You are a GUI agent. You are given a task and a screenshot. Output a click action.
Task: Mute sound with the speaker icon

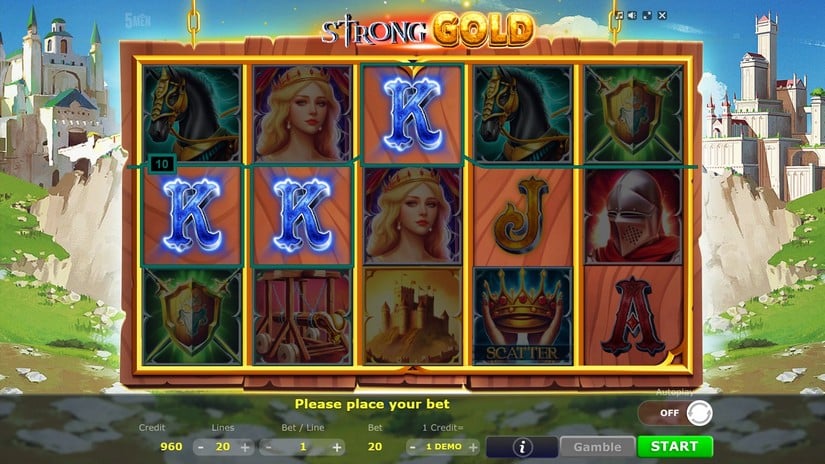point(633,16)
